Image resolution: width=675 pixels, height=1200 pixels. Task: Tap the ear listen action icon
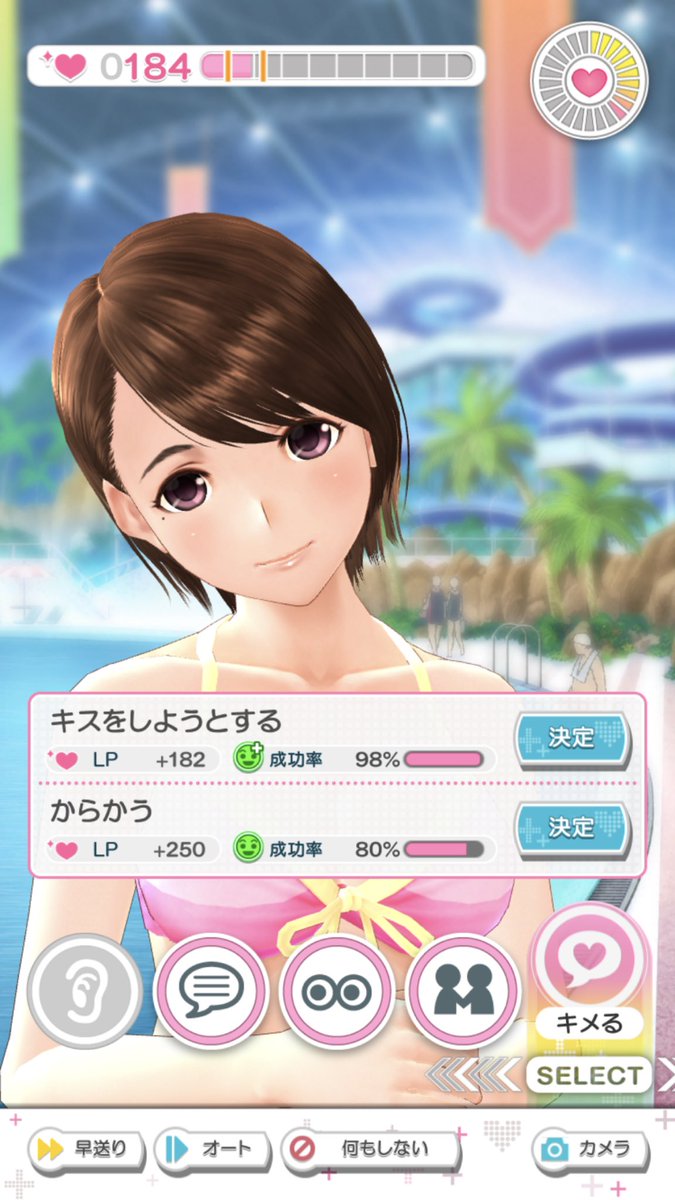click(x=85, y=991)
